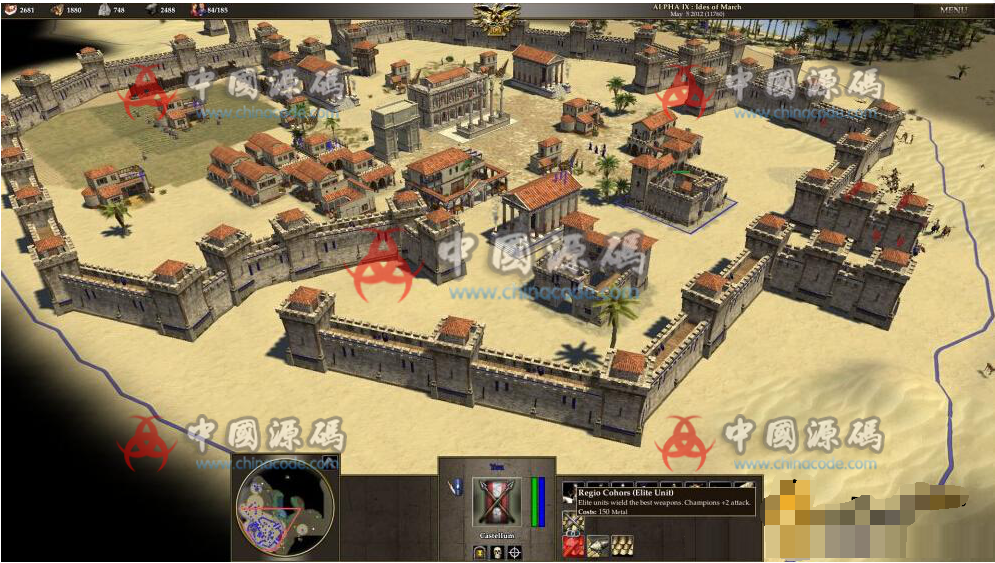Click the skull delete button
The height and width of the screenshot is (563, 995).
(497, 552)
